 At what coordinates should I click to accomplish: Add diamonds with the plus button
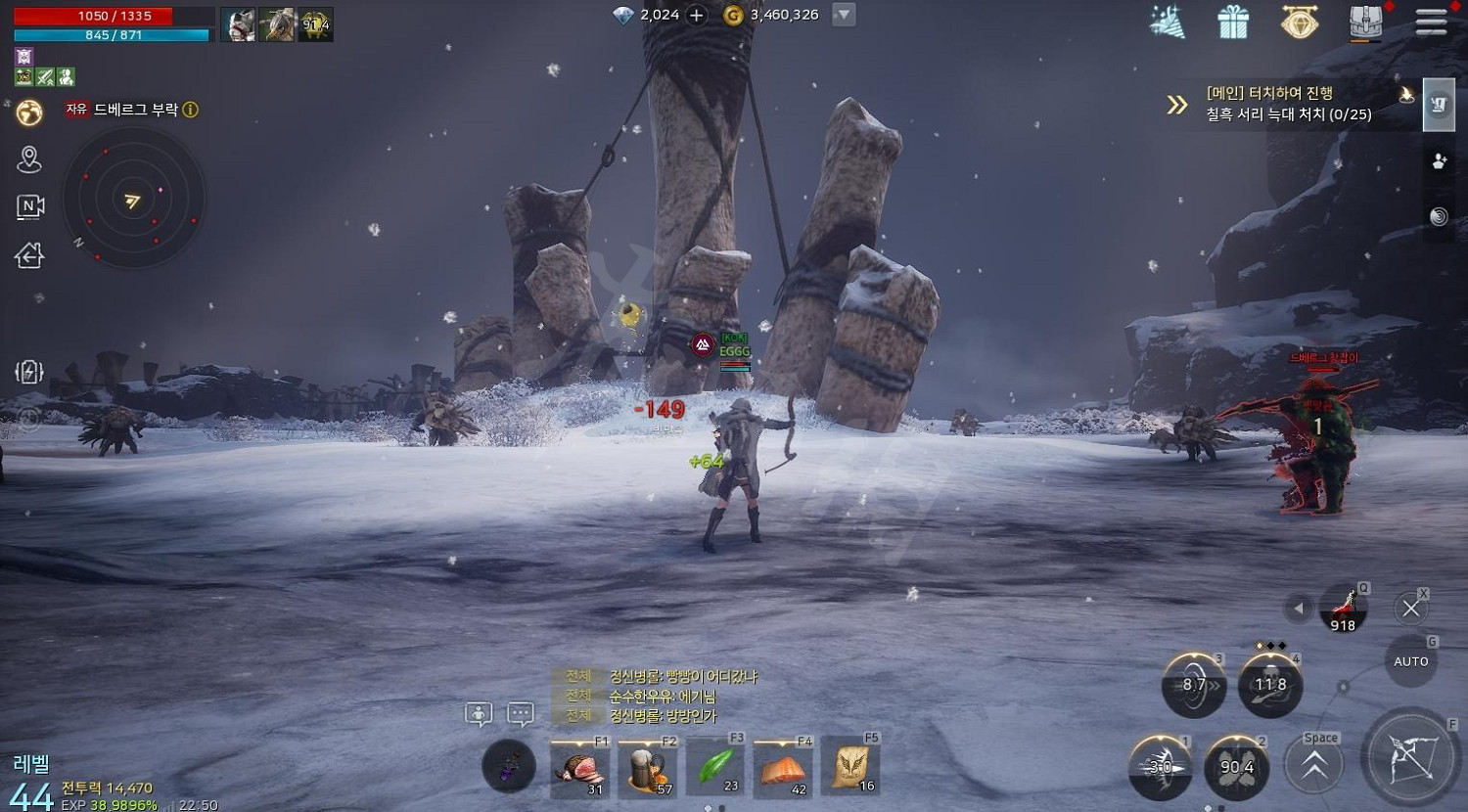(697, 15)
